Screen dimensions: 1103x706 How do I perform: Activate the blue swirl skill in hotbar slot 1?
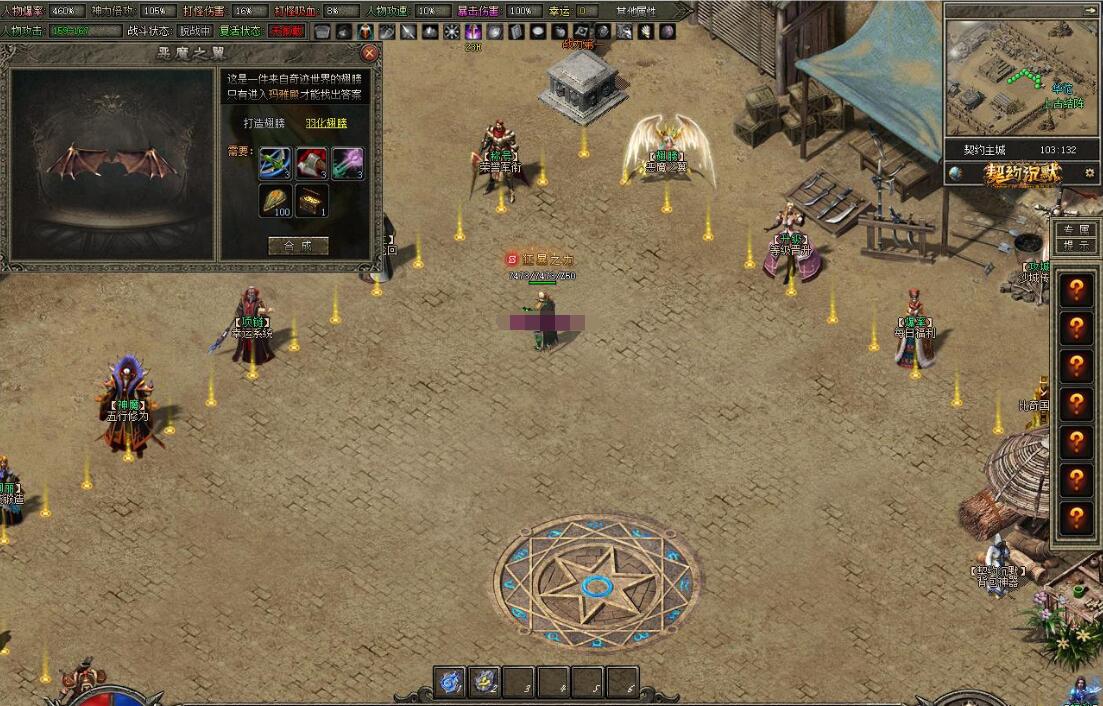pos(451,682)
